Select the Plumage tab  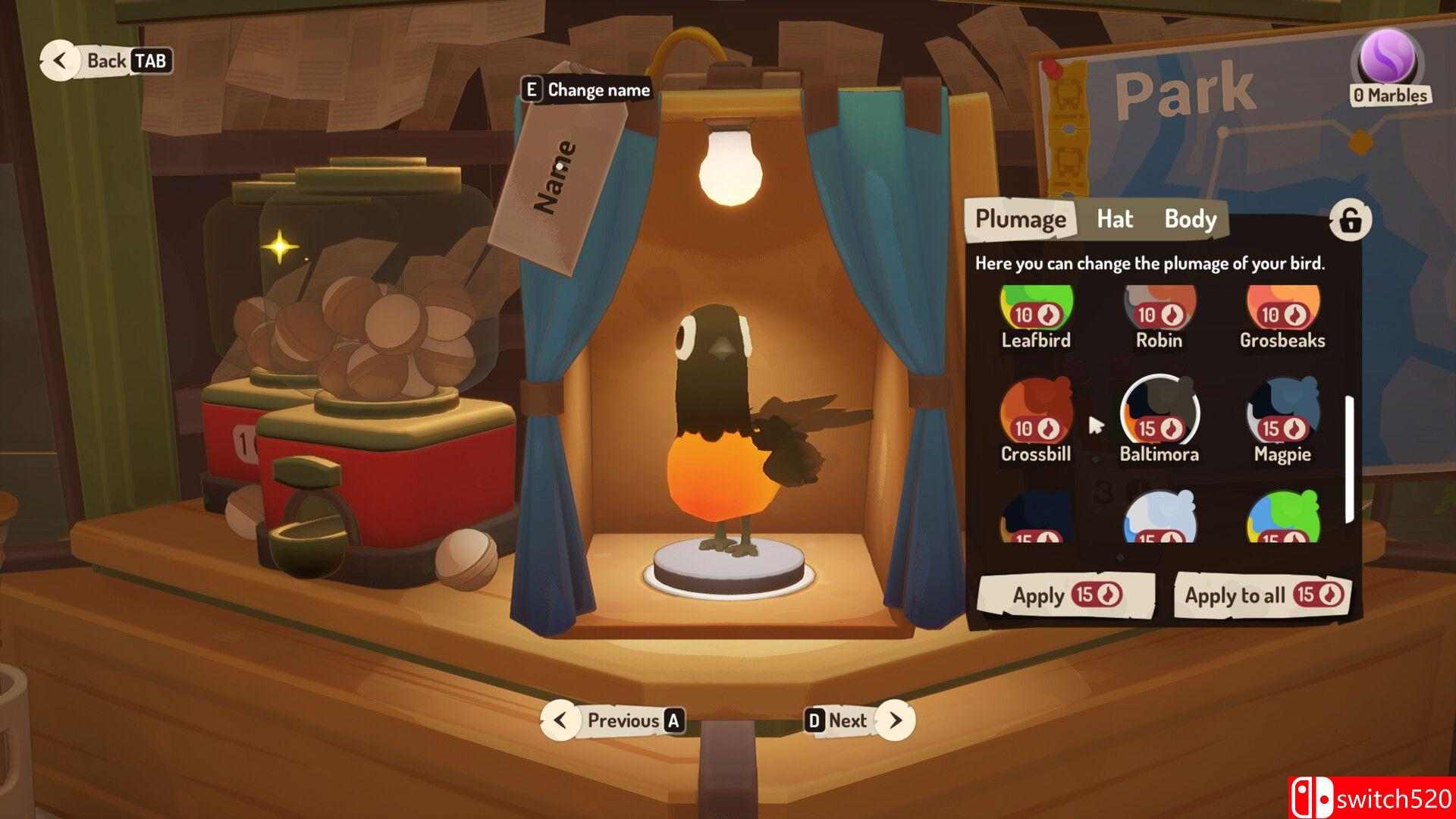1020,219
